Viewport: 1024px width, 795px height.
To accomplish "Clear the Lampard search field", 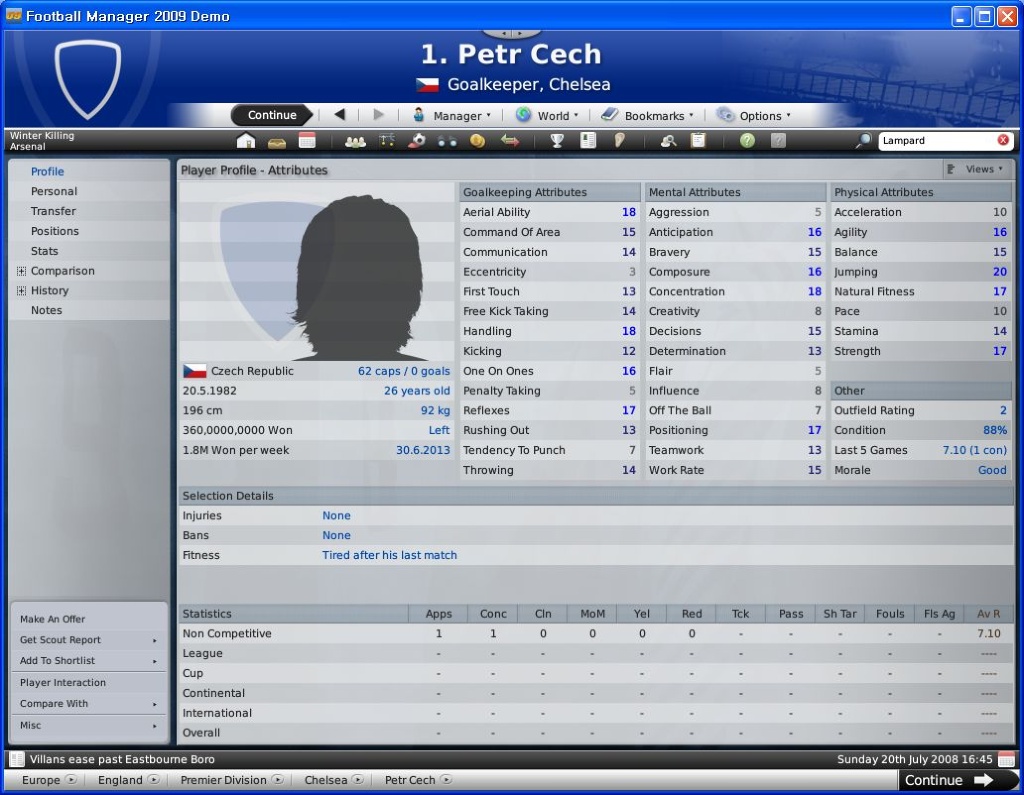I will (1003, 141).
